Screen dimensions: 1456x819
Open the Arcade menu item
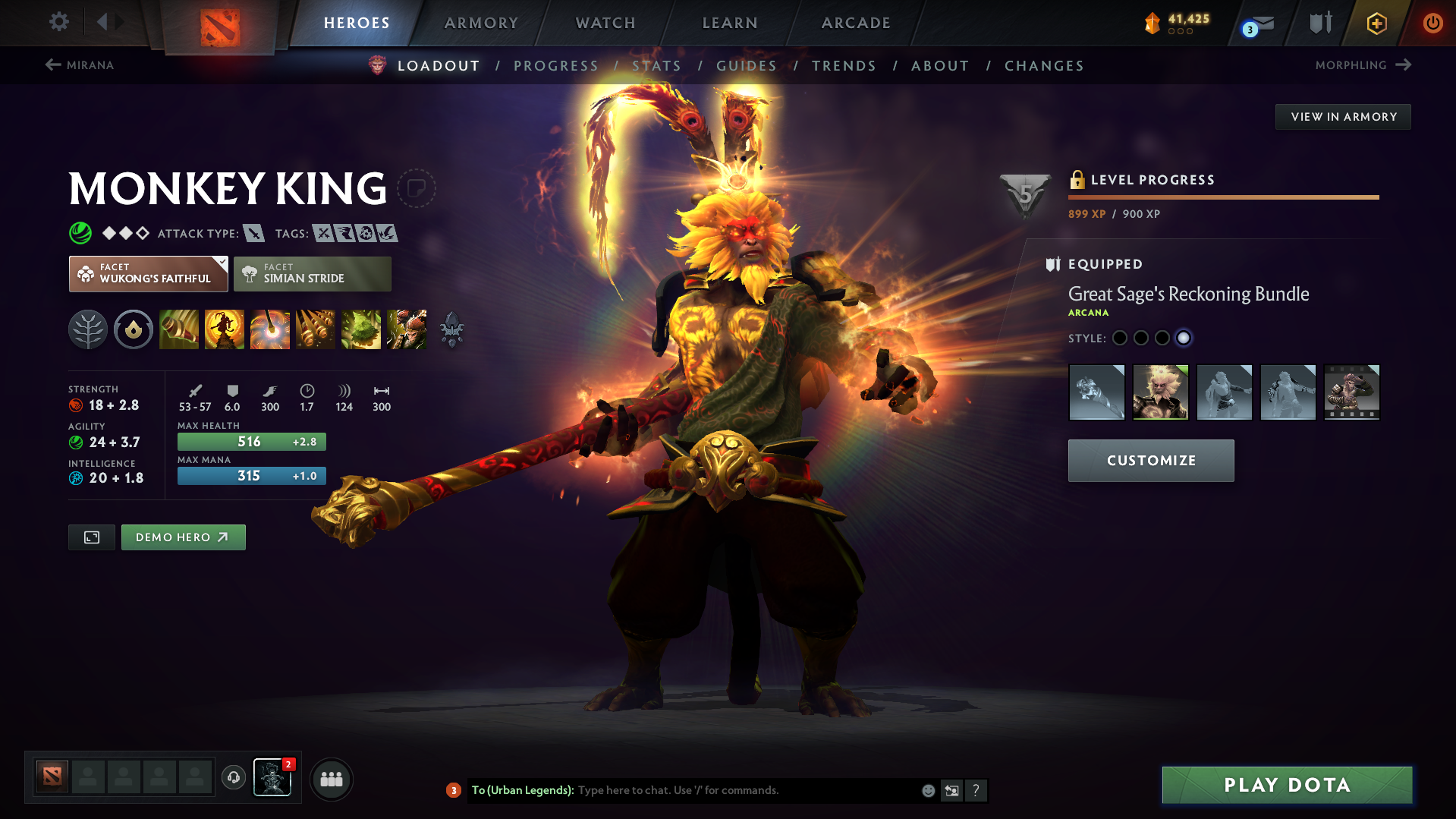click(855, 23)
